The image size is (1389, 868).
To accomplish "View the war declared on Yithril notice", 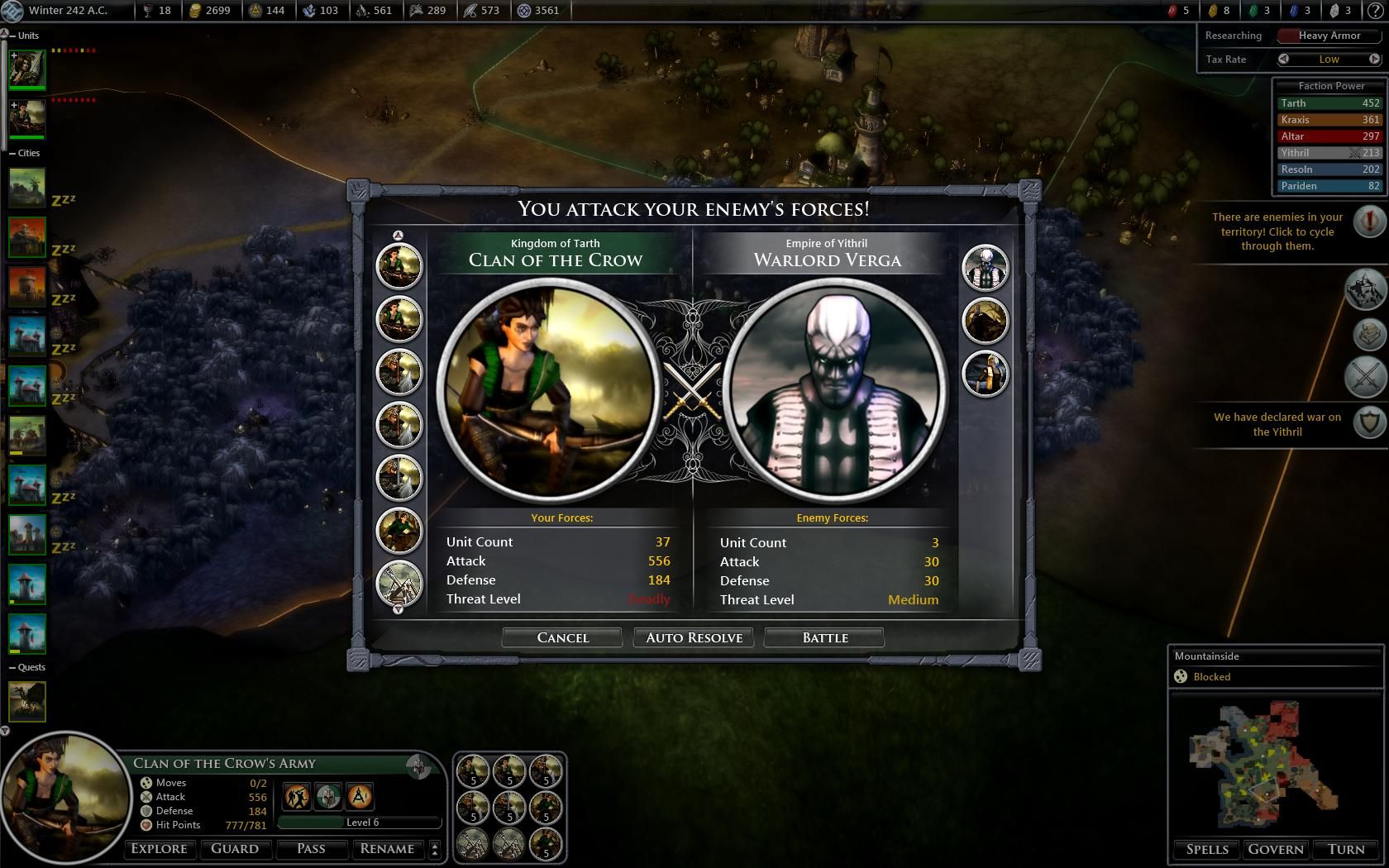I will coord(1370,423).
